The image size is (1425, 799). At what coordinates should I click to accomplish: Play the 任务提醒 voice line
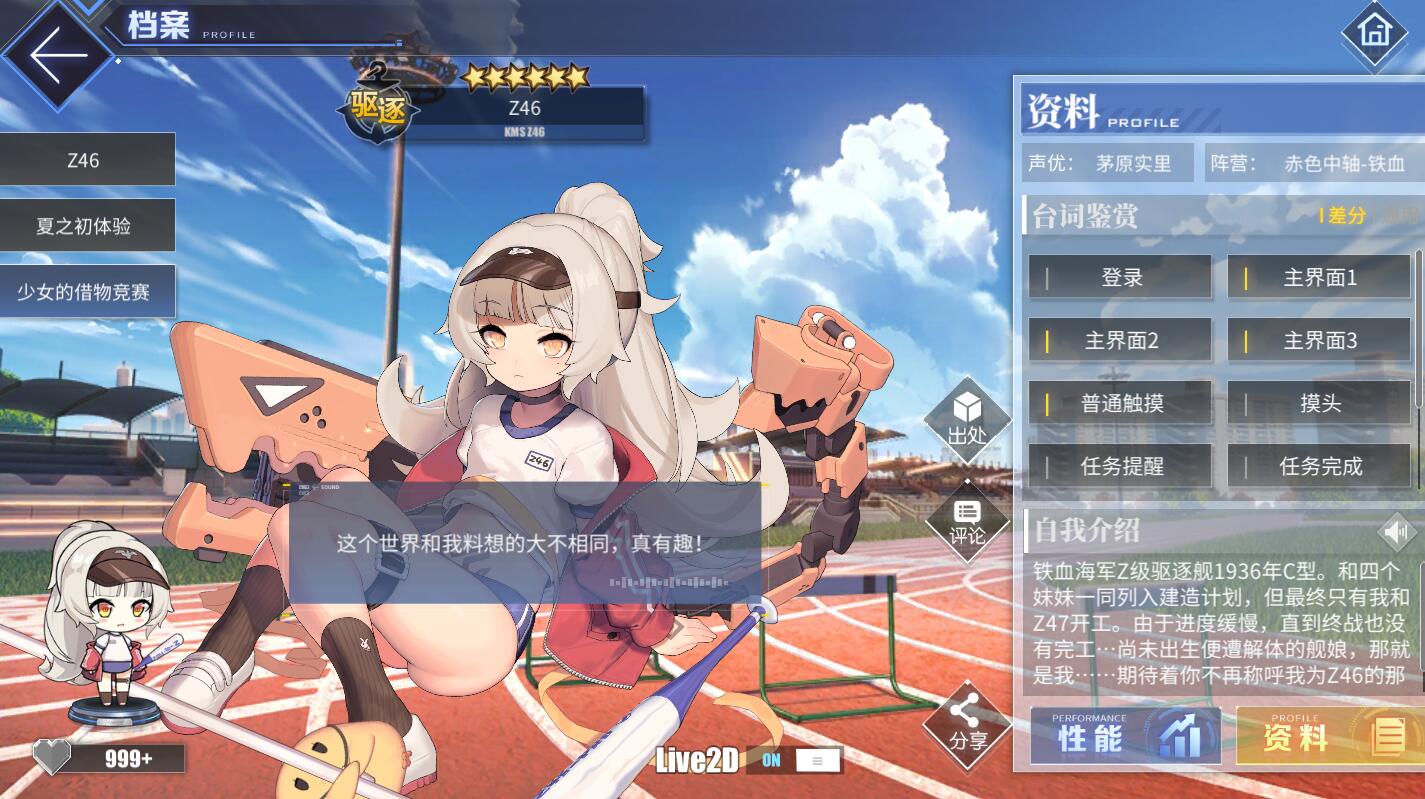click(1120, 466)
